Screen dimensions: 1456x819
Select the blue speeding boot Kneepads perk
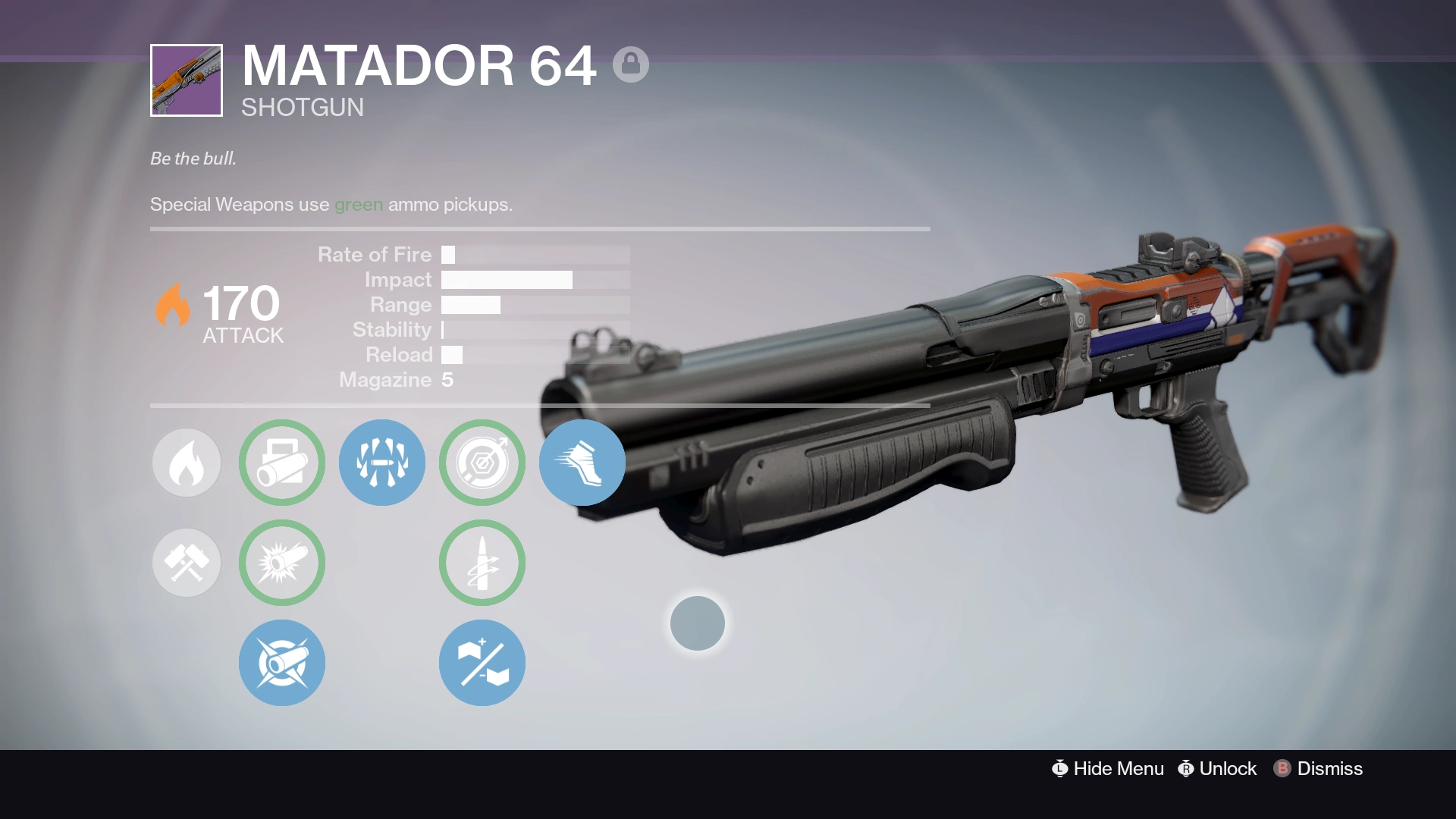click(582, 463)
